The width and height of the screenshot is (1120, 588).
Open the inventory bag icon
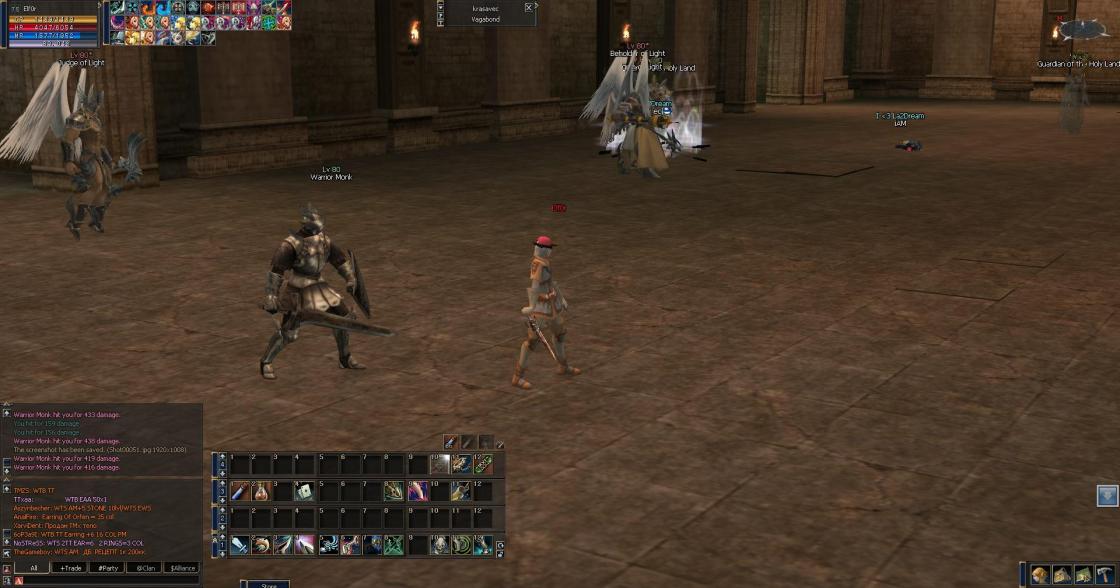(x=1061, y=574)
